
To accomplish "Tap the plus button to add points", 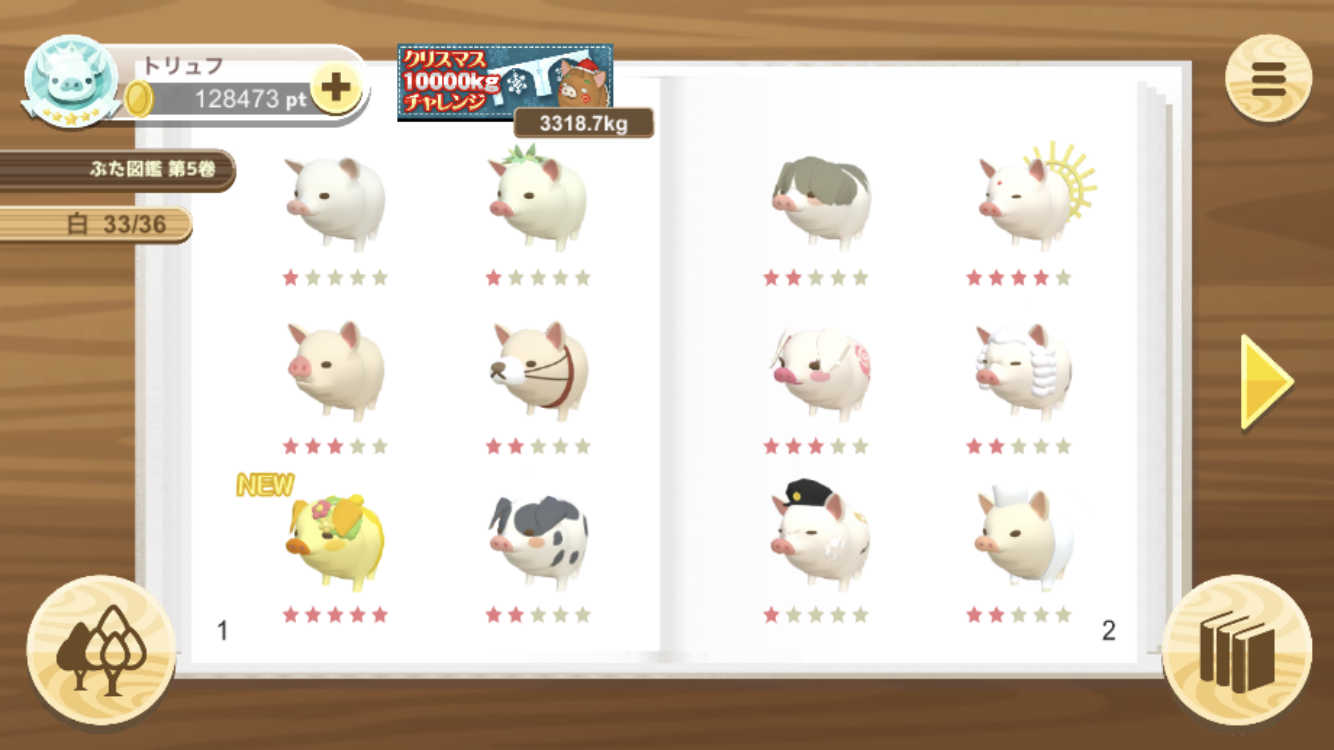I will pyautogui.click(x=336, y=89).
